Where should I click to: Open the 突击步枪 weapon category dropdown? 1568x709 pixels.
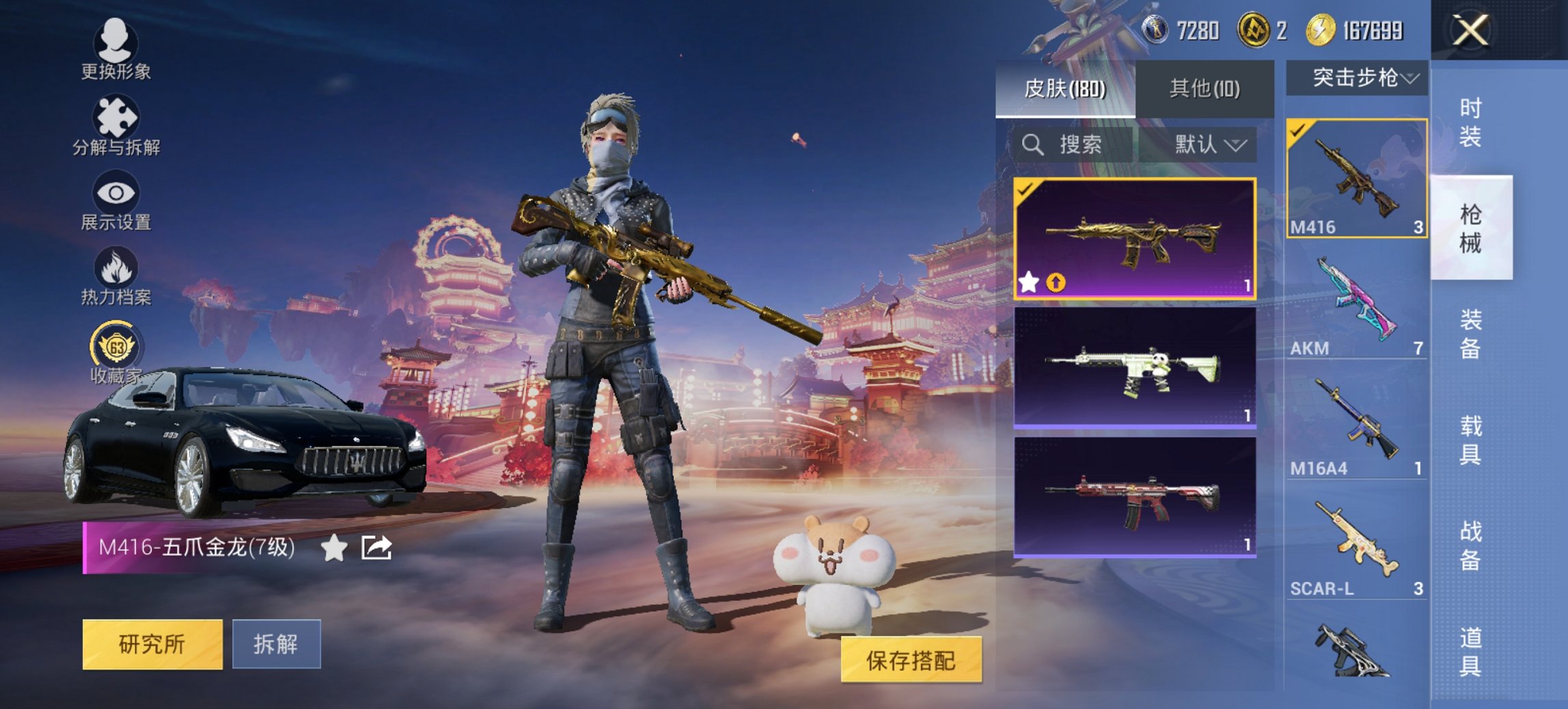click(x=1360, y=79)
